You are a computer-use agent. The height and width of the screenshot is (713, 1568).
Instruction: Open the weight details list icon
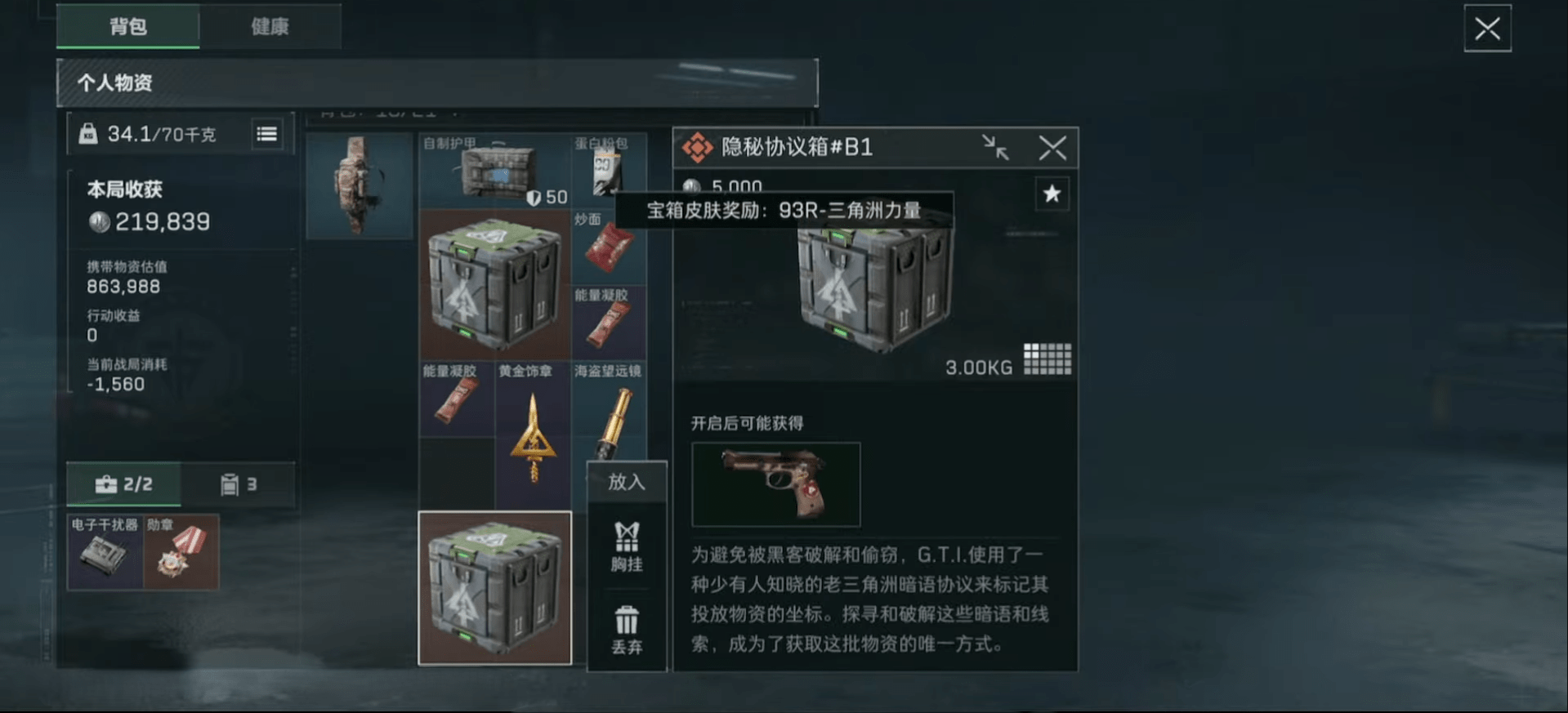(267, 133)
